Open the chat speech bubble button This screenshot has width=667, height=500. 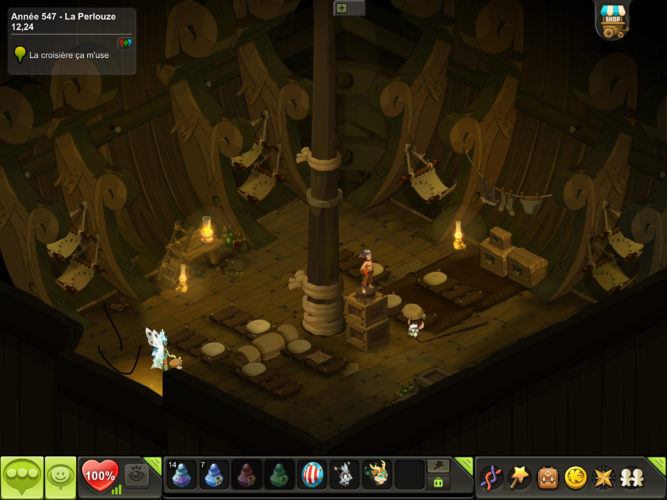(x=21, y=476)
